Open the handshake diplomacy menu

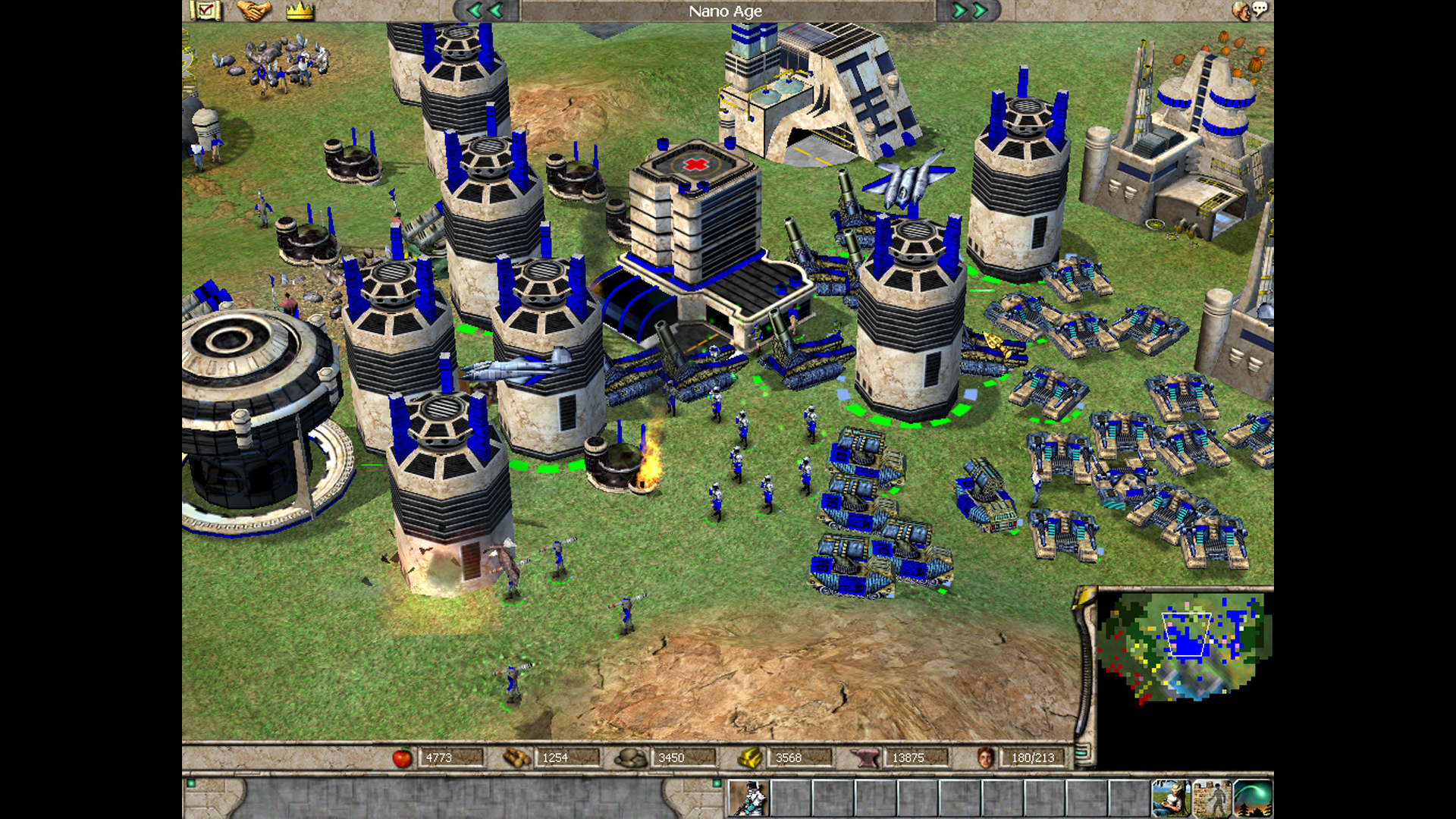(253, 11)
